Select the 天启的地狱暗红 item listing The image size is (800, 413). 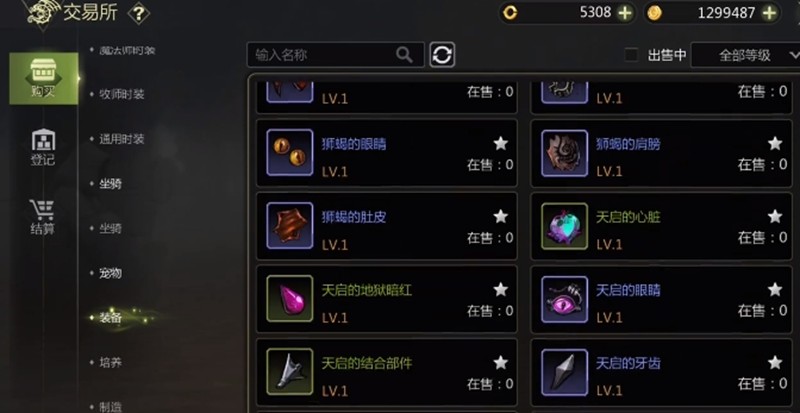[386, 299]
